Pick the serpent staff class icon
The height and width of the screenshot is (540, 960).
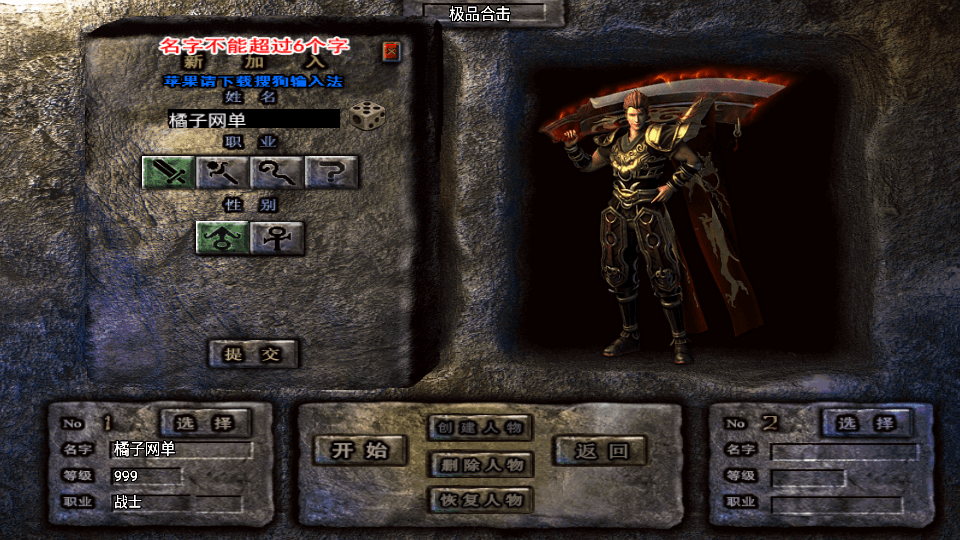tap(277, 173)
